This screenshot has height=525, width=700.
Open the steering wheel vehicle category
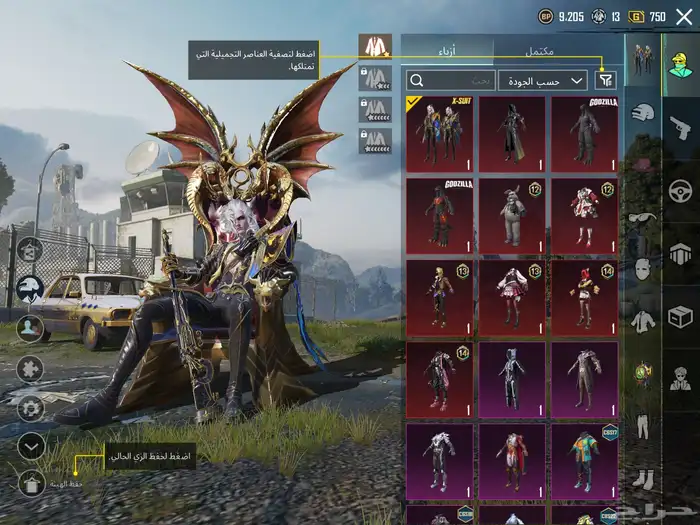point(680,190)
